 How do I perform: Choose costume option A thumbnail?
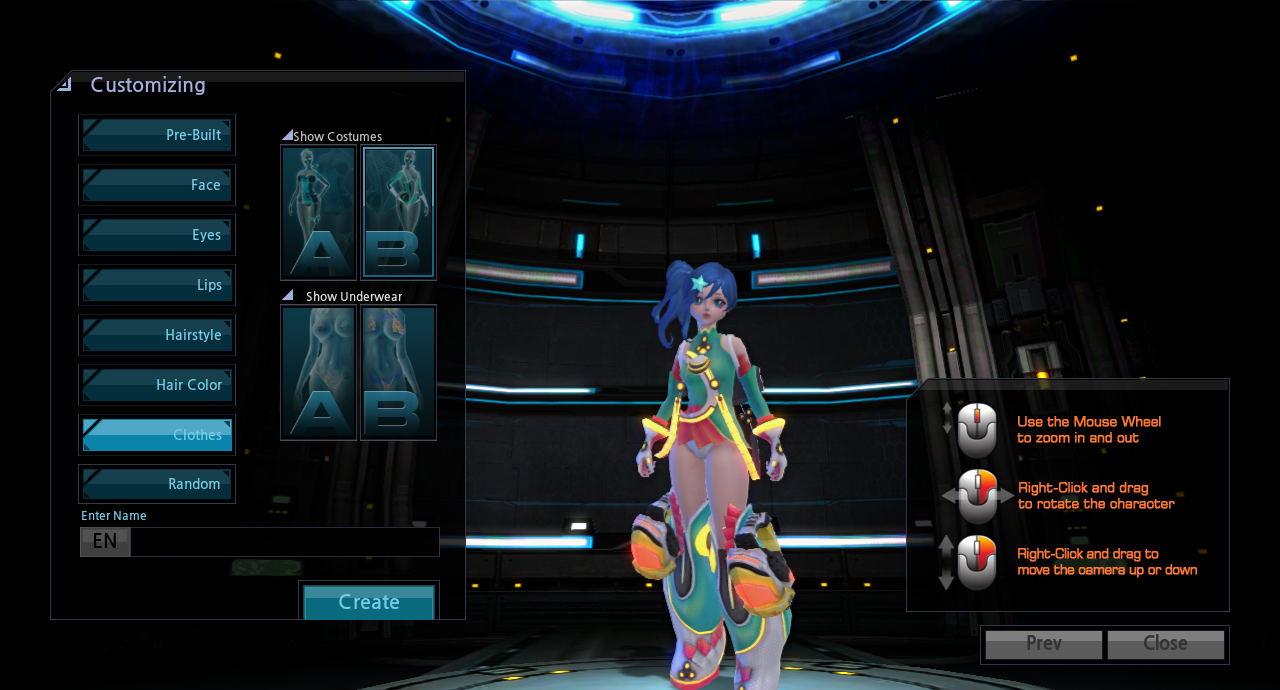(x=319, y=212)
